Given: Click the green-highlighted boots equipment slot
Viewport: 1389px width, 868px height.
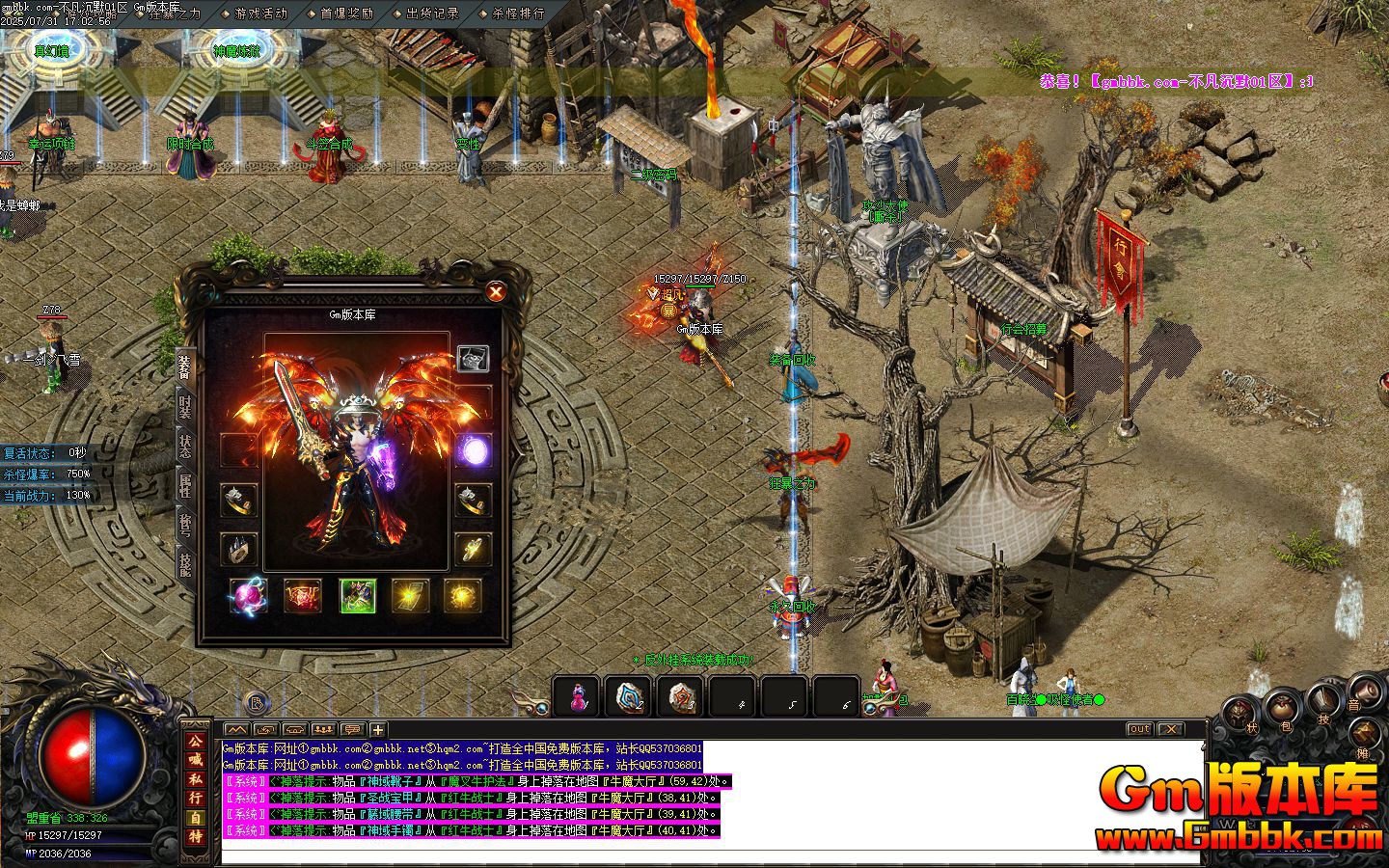Looking at the screenshot, I should (x=358, y=596).
